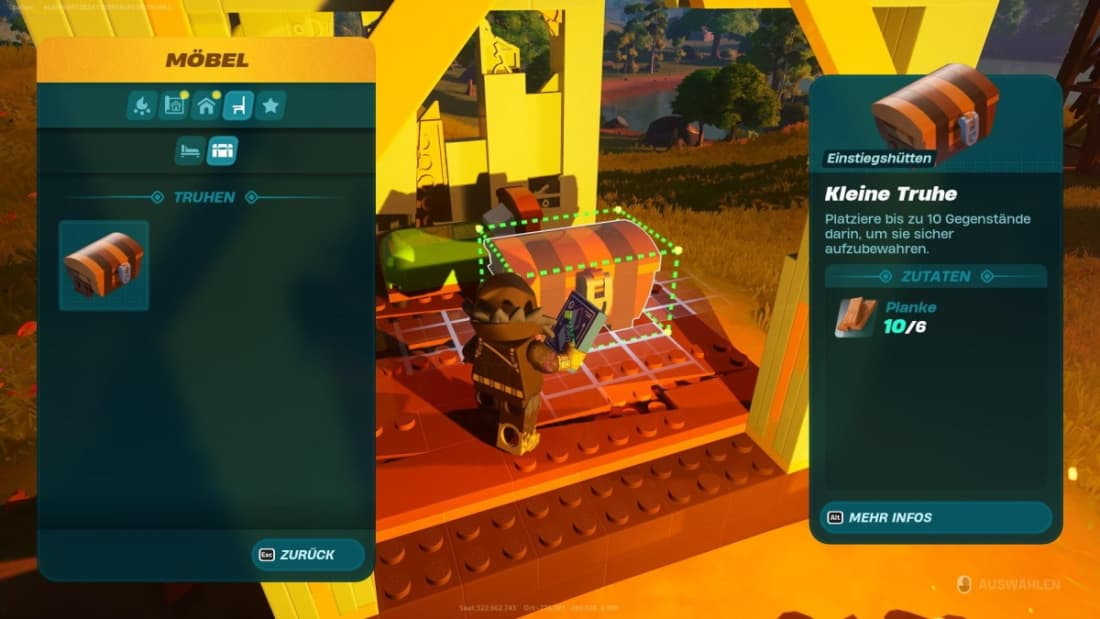Choose the chair furniture tab

pos(238,105)
